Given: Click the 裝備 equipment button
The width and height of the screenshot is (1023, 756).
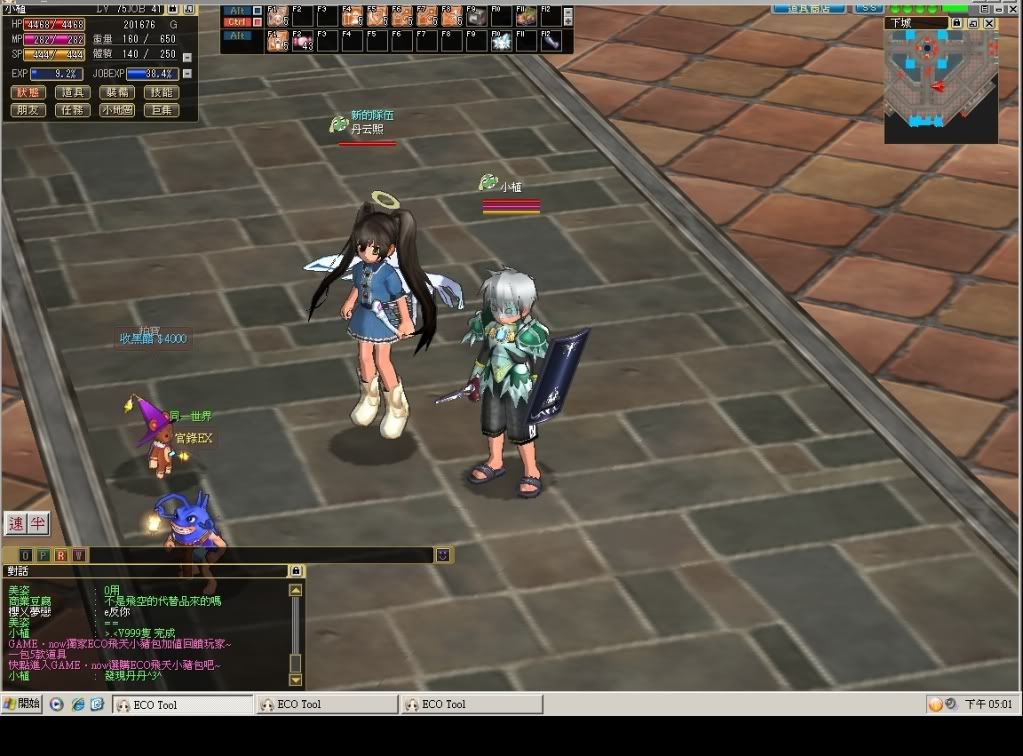Looking at the screenshot, I should [117, 92].
